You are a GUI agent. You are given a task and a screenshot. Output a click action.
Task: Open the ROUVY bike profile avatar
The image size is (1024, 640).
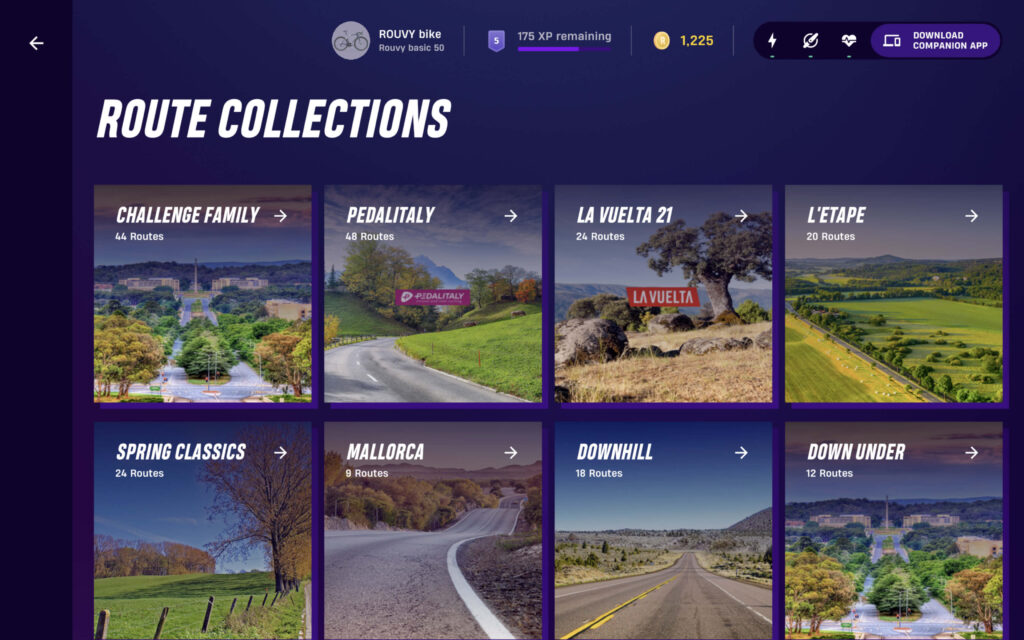point(351,41)
